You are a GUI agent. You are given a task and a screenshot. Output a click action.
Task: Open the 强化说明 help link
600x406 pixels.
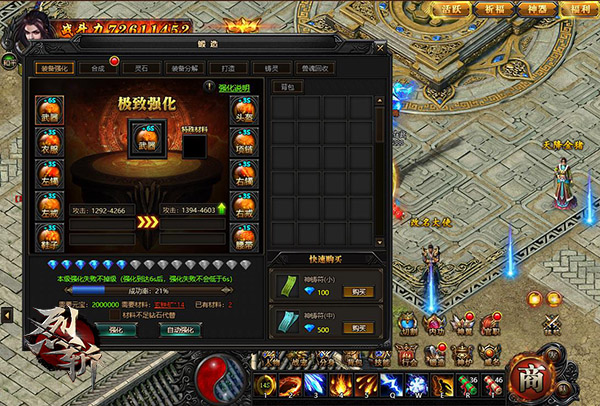(234, 88)
